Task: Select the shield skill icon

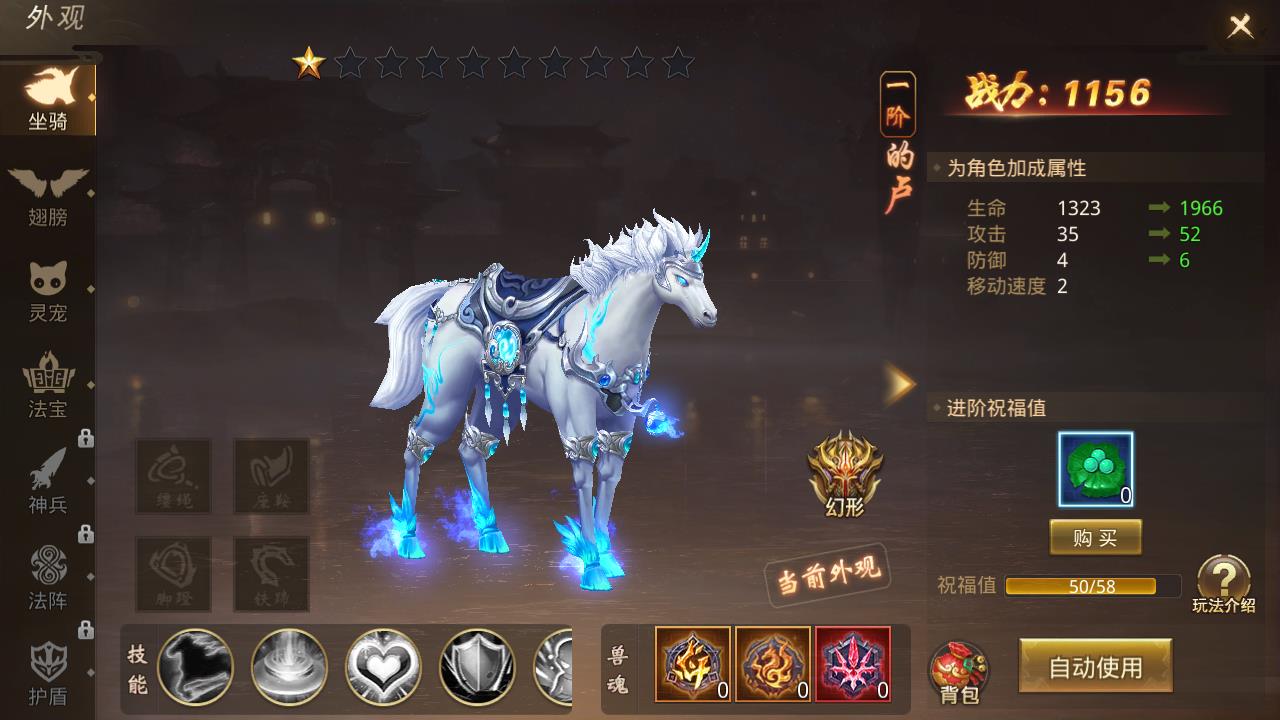Action: 477,666
